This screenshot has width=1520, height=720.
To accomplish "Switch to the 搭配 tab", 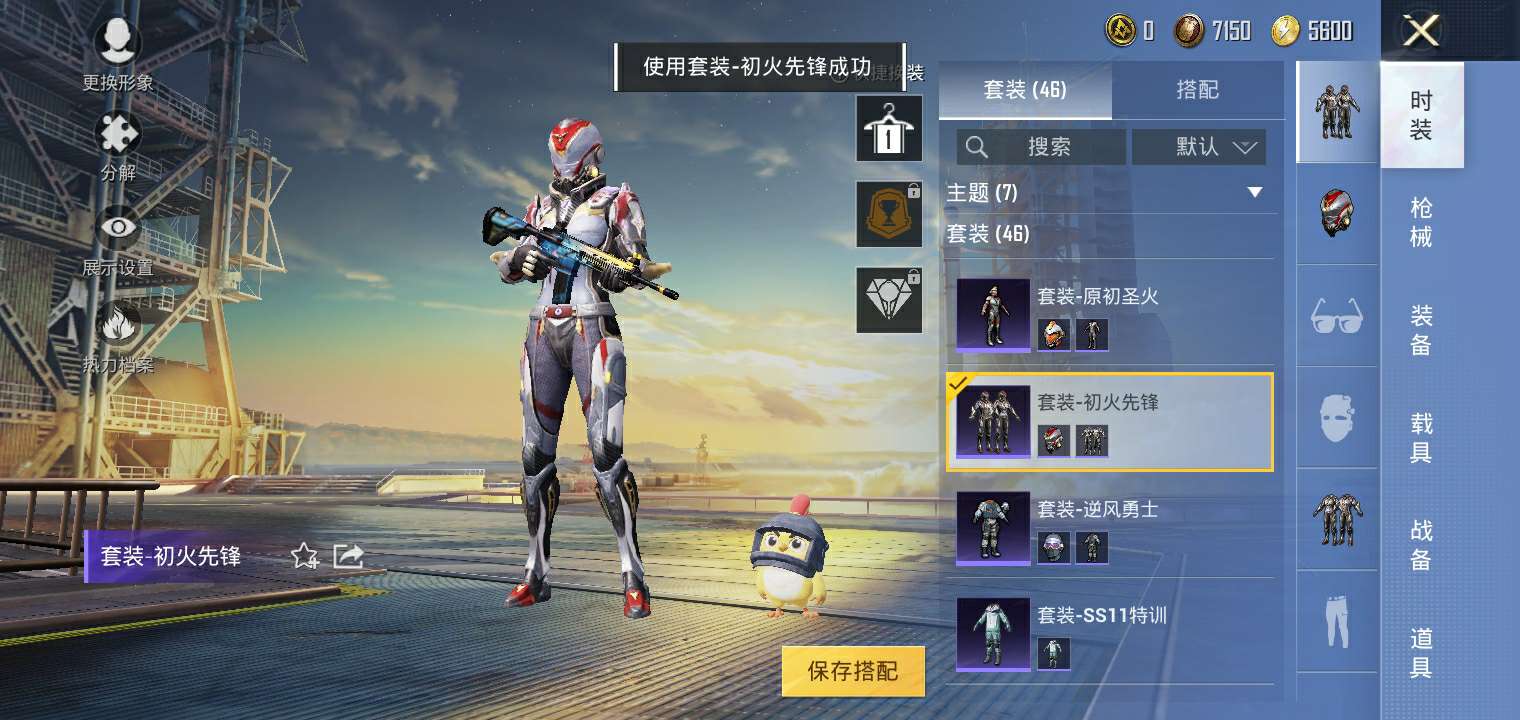I will click(x=1199, y=90).
